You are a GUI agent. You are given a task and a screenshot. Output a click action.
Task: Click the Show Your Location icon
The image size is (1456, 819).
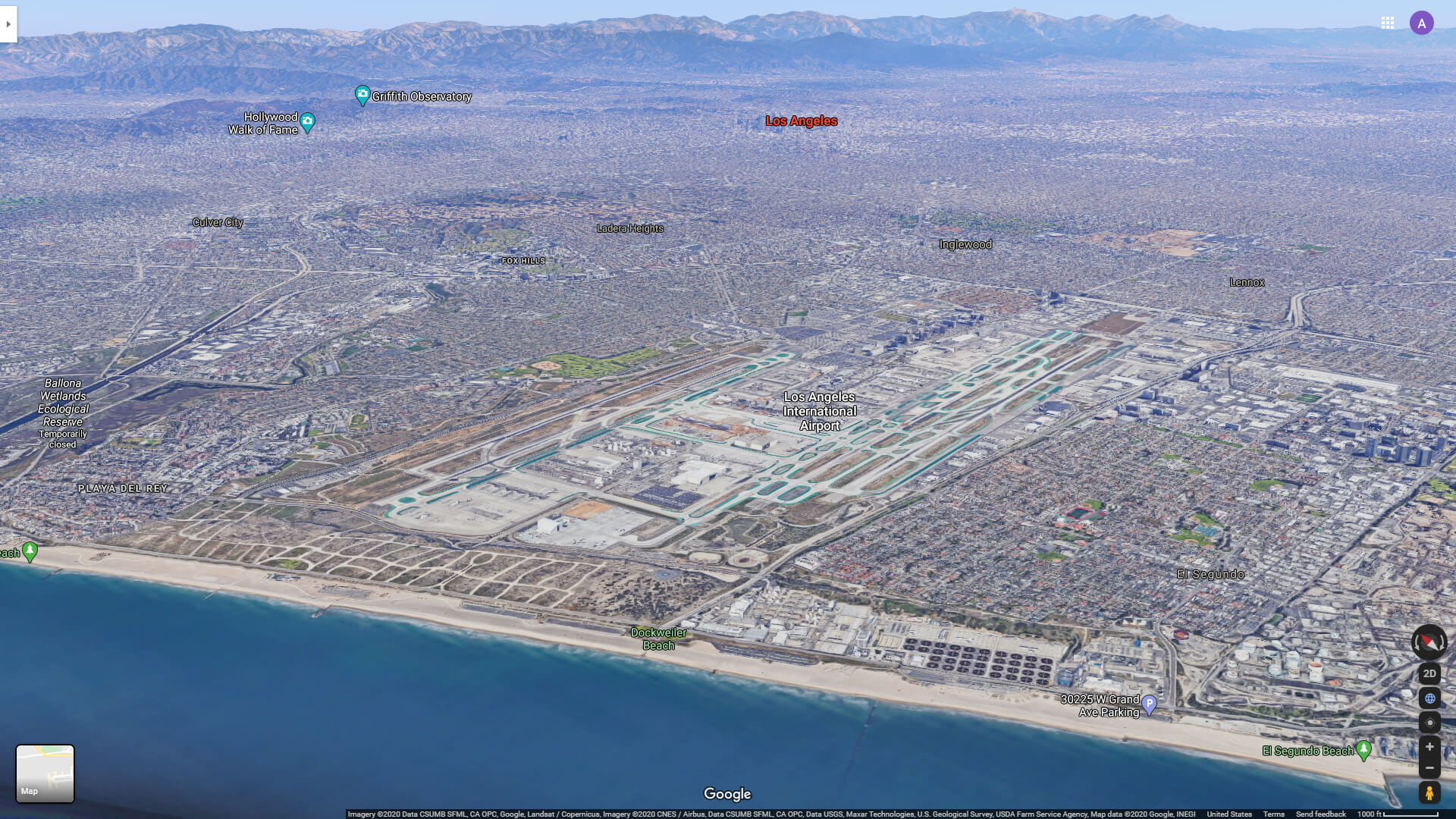(1429, 720)
